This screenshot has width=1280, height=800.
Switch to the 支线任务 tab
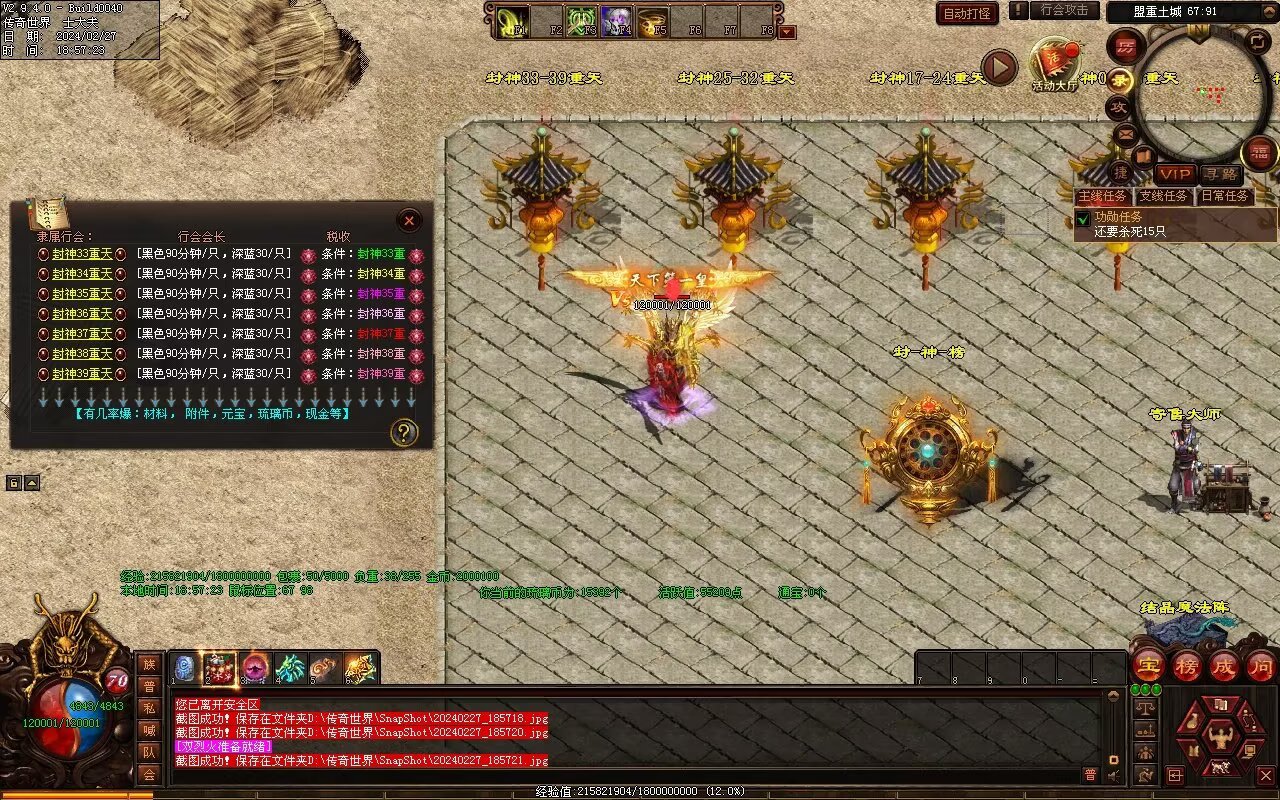(x=1163, y=196)
